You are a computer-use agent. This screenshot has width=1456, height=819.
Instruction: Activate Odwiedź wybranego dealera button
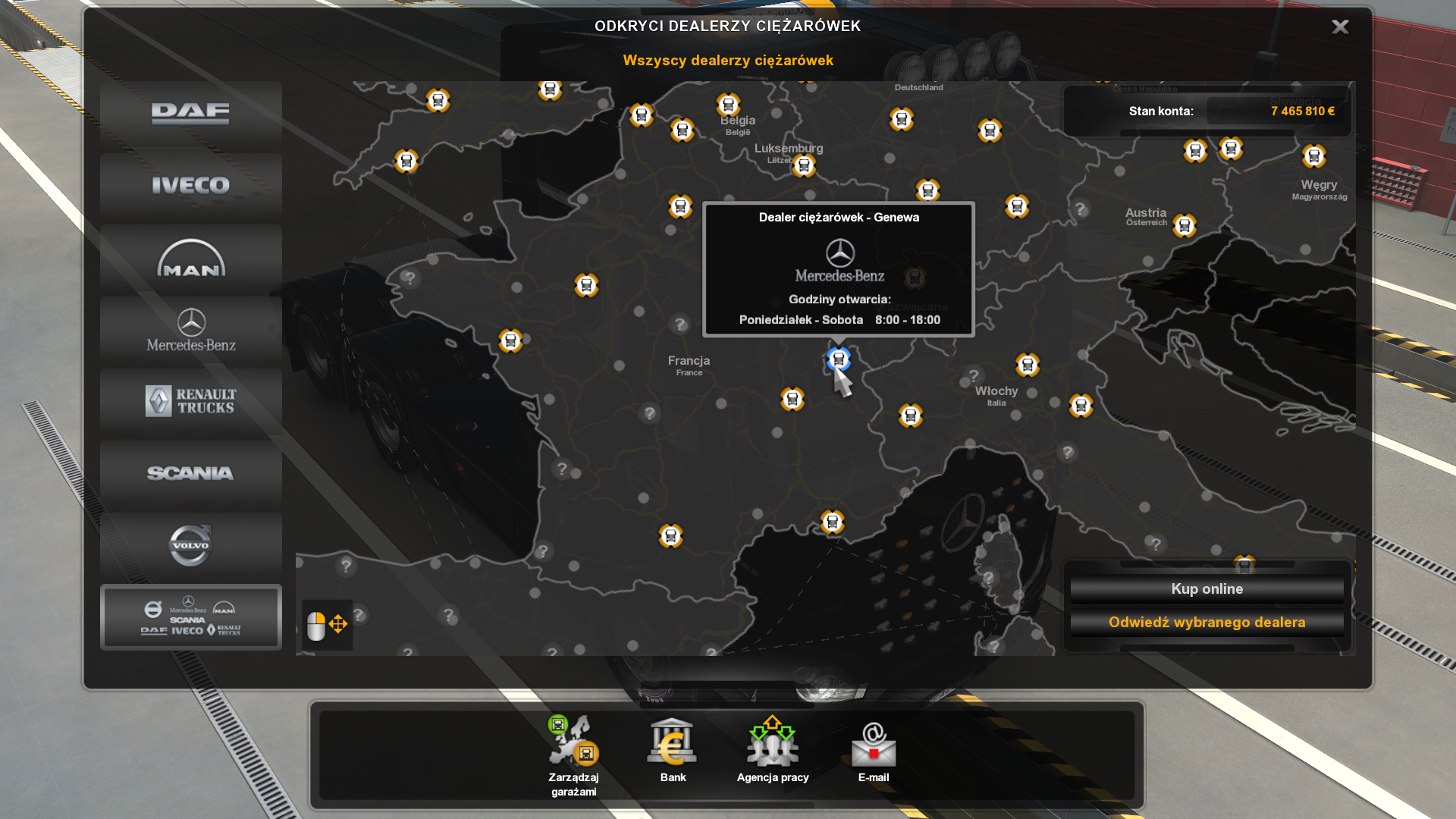click(x=1207, y=623)
